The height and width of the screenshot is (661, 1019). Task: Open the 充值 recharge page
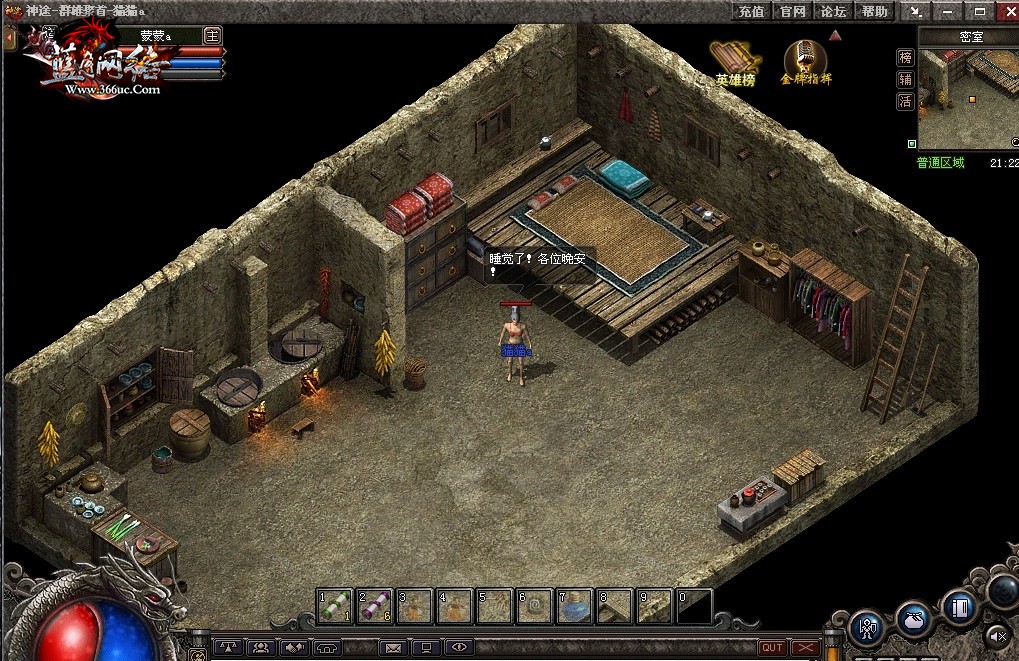click(x=751, y=11)
